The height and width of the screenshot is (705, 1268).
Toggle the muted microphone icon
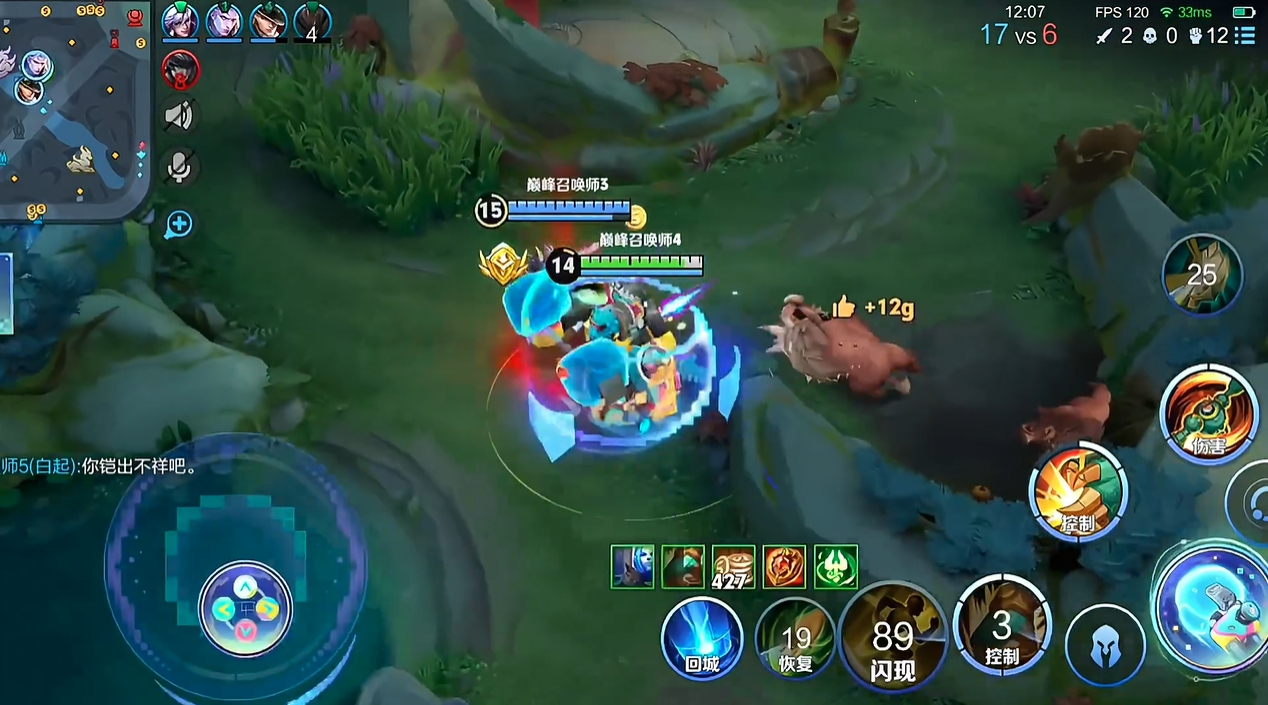point(180,167)
